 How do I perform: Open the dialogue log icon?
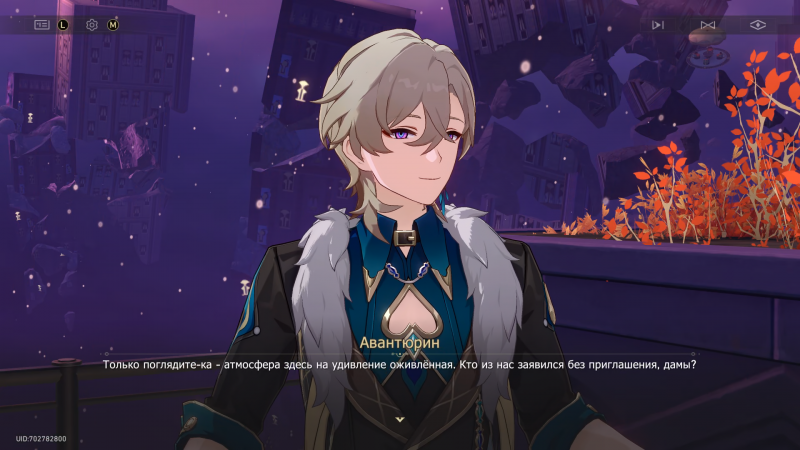click(42, 24)
